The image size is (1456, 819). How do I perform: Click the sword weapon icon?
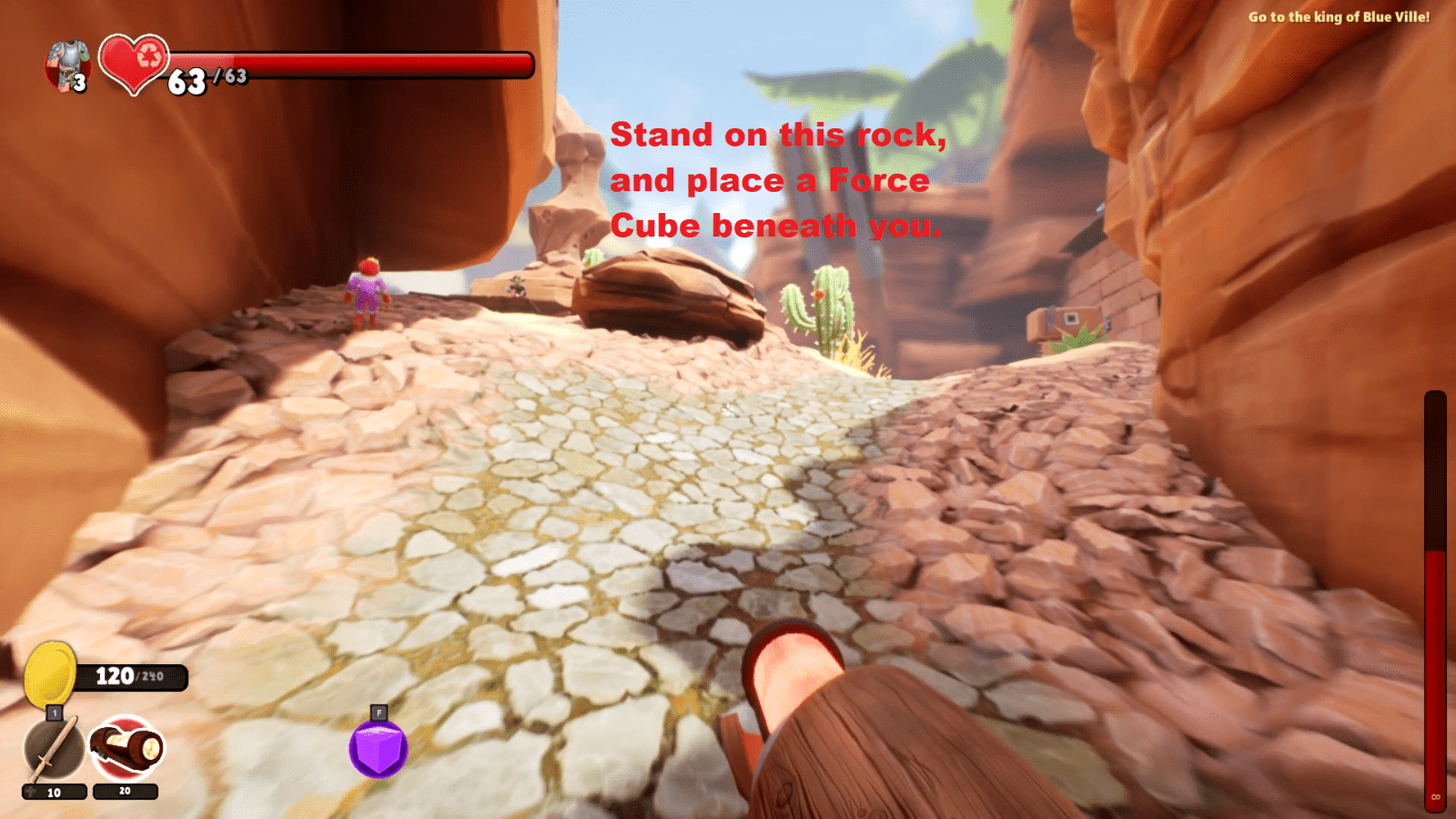pos(52,748)
